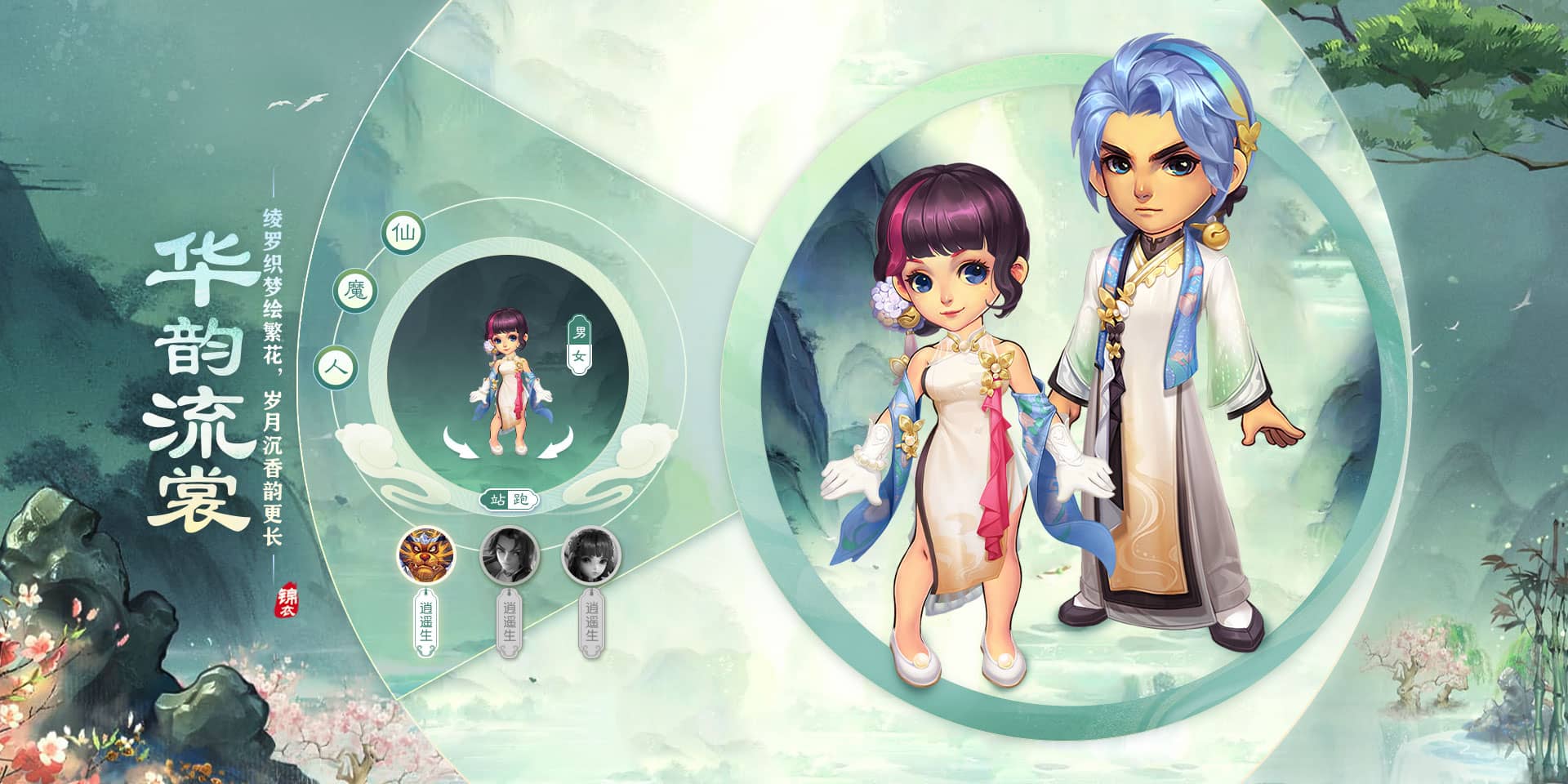Screen dimensions: 1568x784
Task: Select the greyed male character portrait
Action: coord(508,555)
